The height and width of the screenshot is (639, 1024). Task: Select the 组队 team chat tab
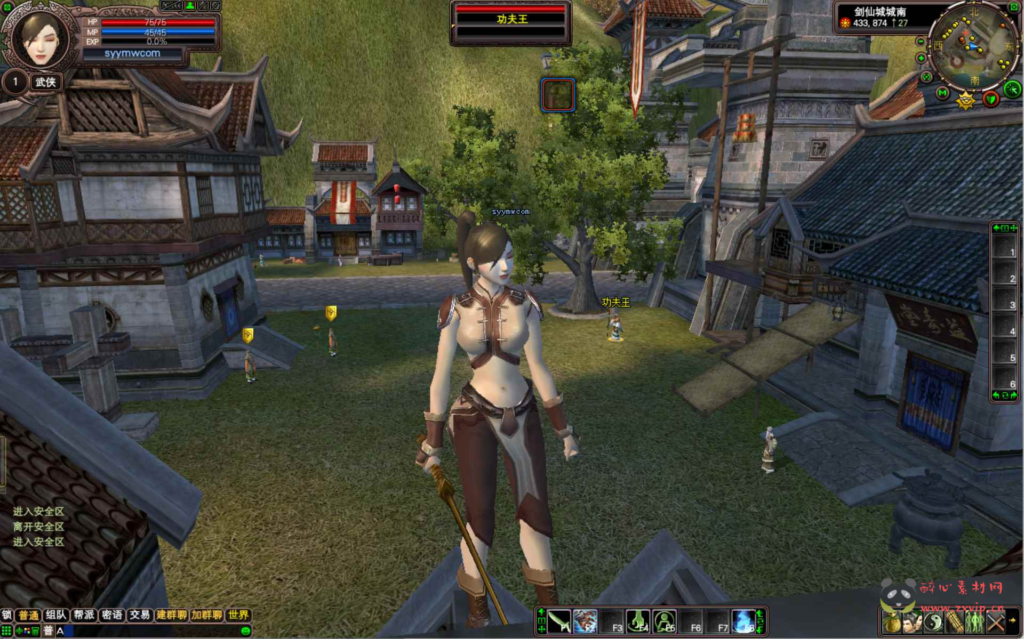pyautogui.click(x=56, y=615)
